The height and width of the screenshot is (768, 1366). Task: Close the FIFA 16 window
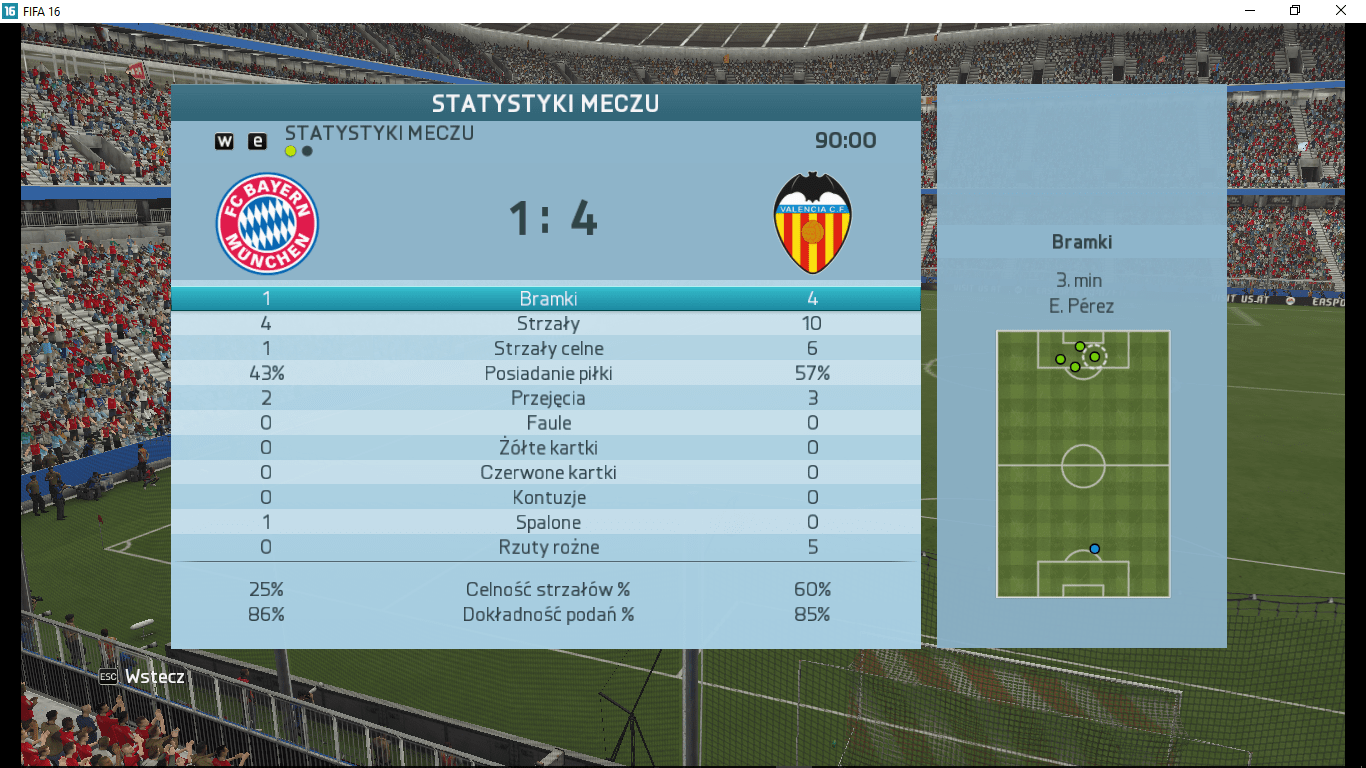(x=1341, y=10)
